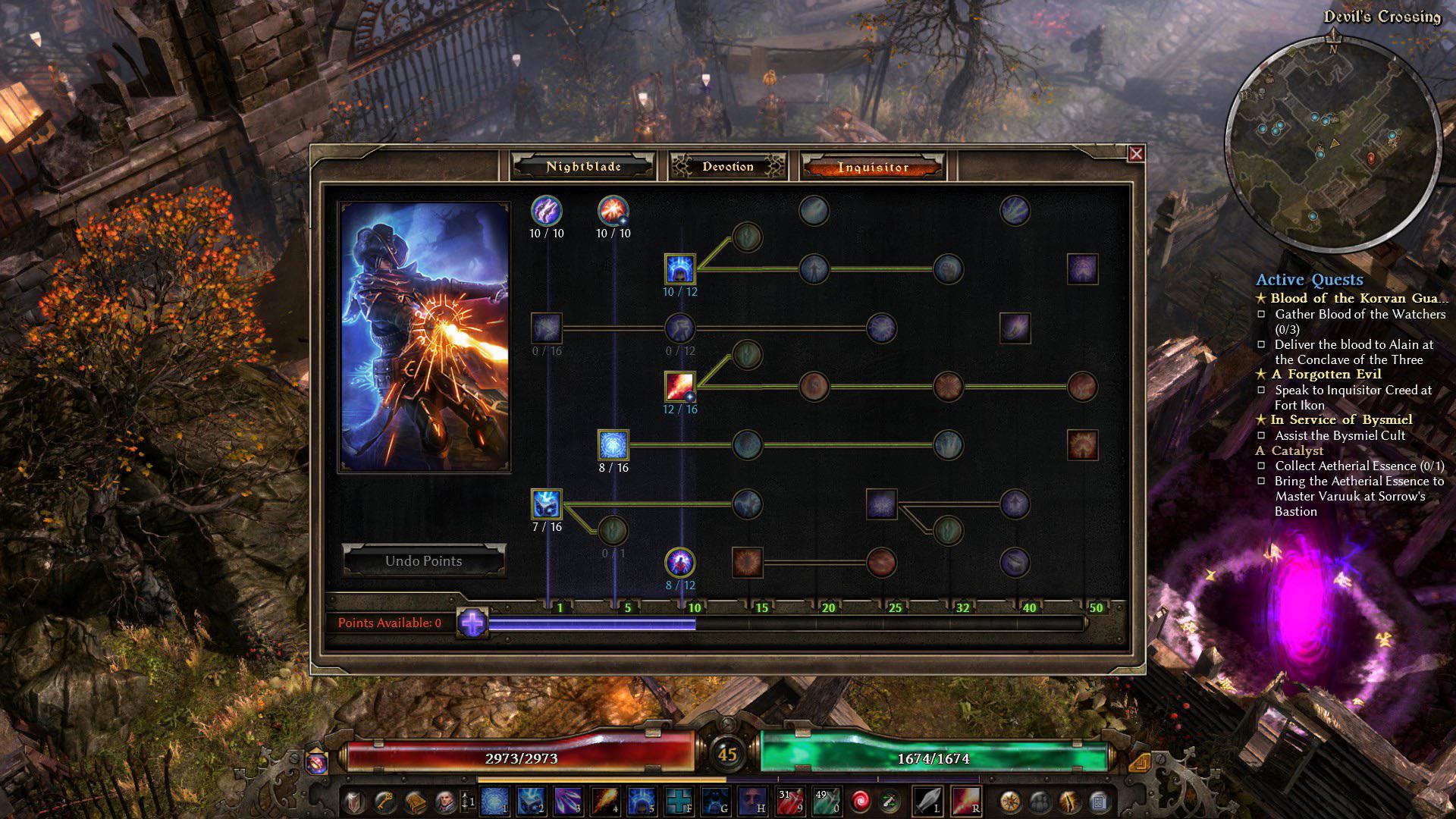This screenshot has height=819, width=1456.
Task: Close the skills window
Action: pyautogui.click(x=1136, y=154)
